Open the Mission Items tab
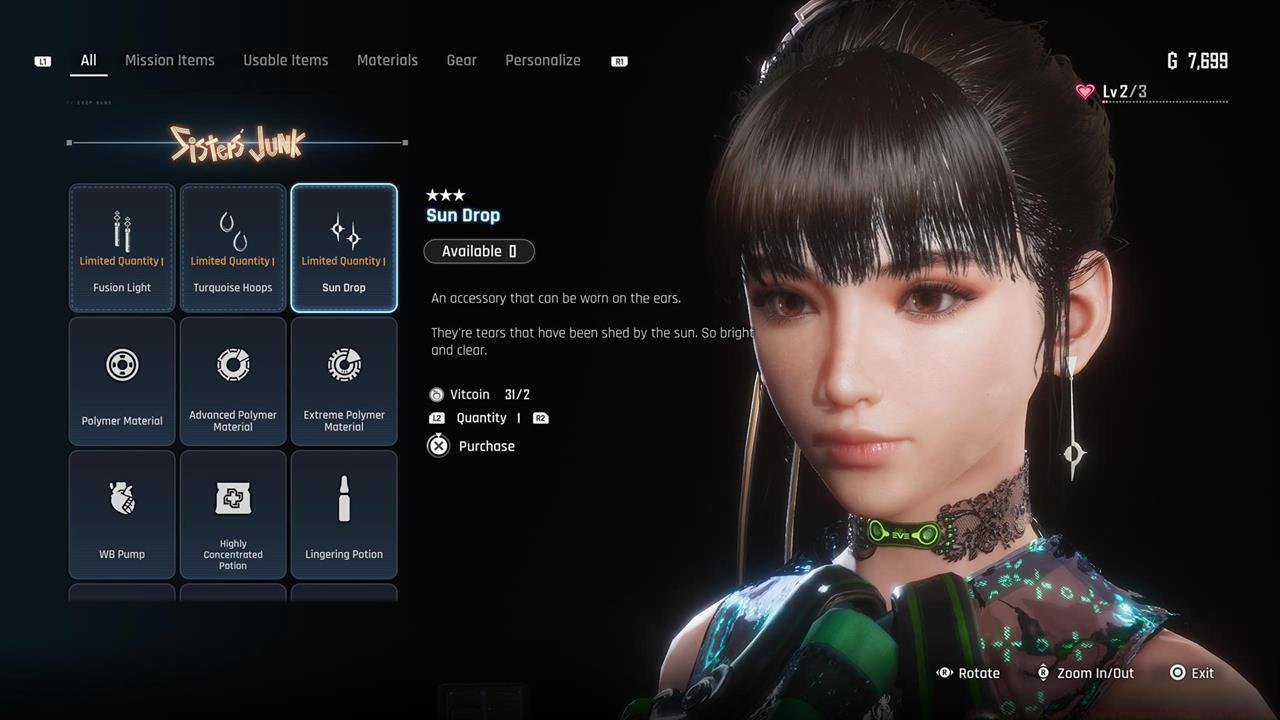The image size is (1280, 720). pos(169,60)
